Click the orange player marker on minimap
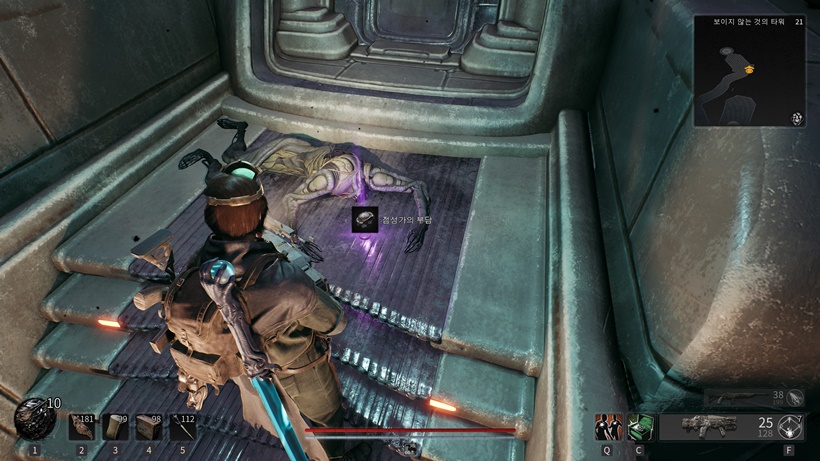Image resolution: width=820 pixels, height=461 pixels. pos(750,68)
